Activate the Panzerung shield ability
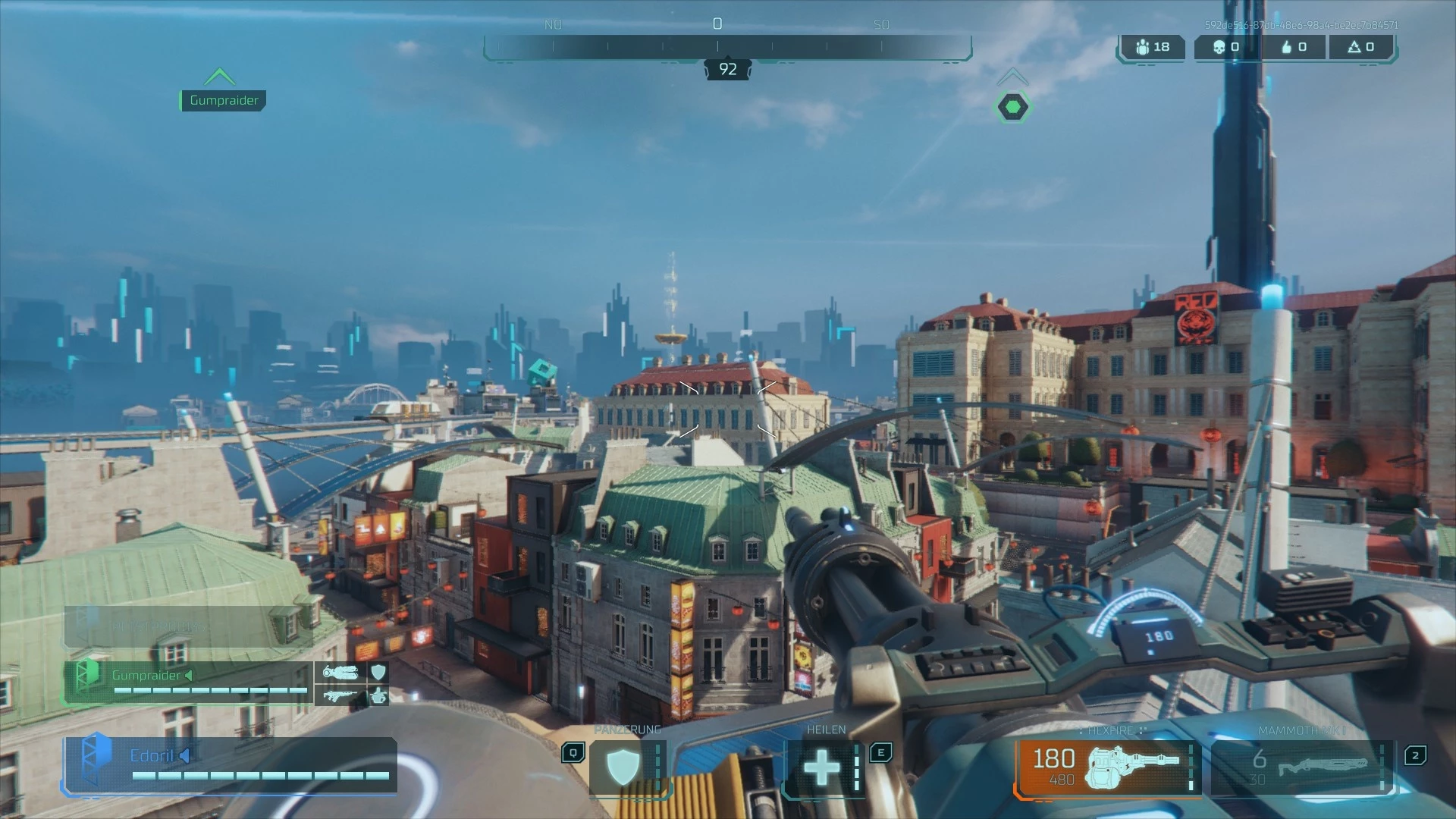The width and height of the screenshot is (1456, 819). [x=623, y=767]
